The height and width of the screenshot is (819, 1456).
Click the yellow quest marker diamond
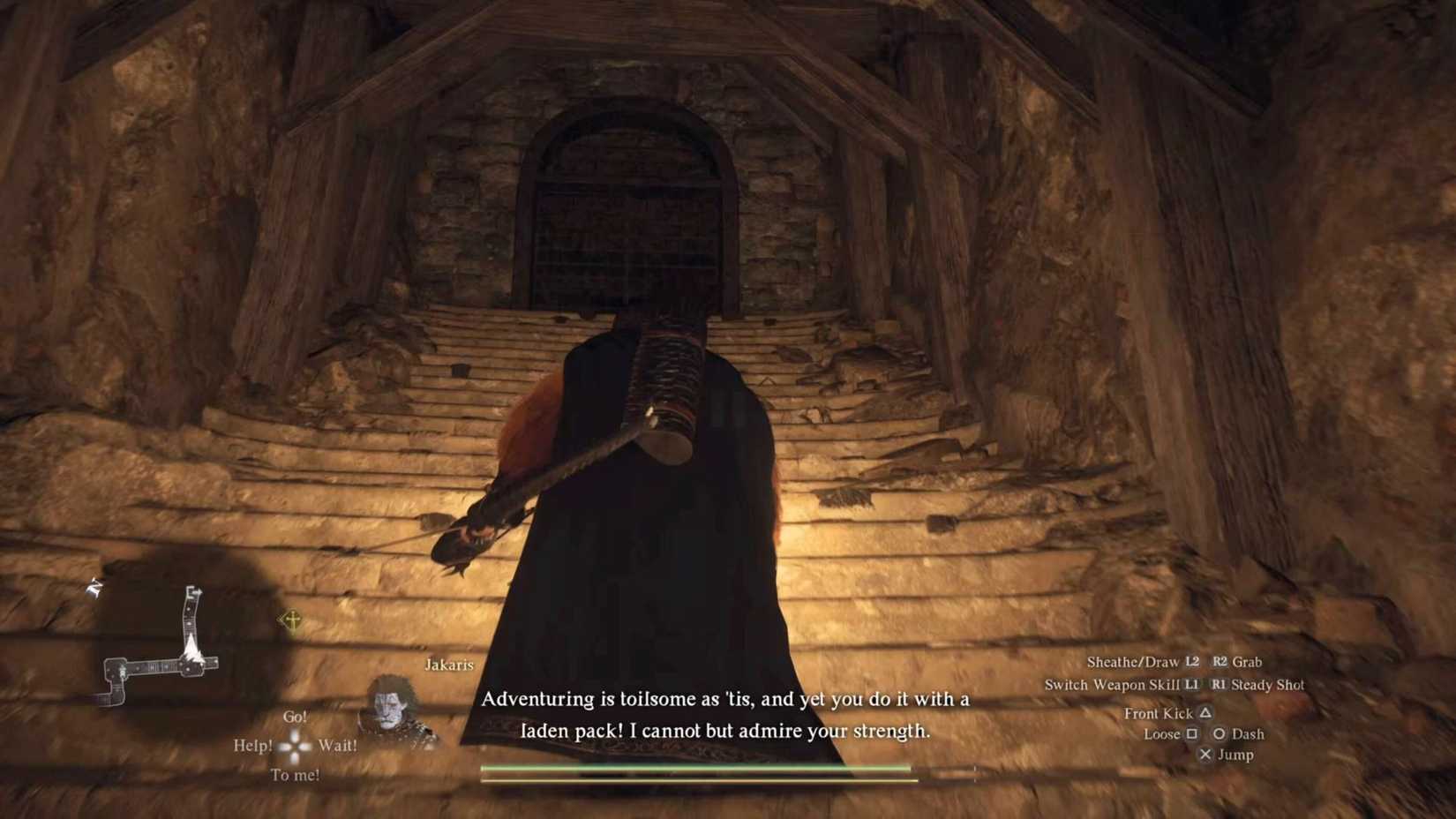pos(291,620)
